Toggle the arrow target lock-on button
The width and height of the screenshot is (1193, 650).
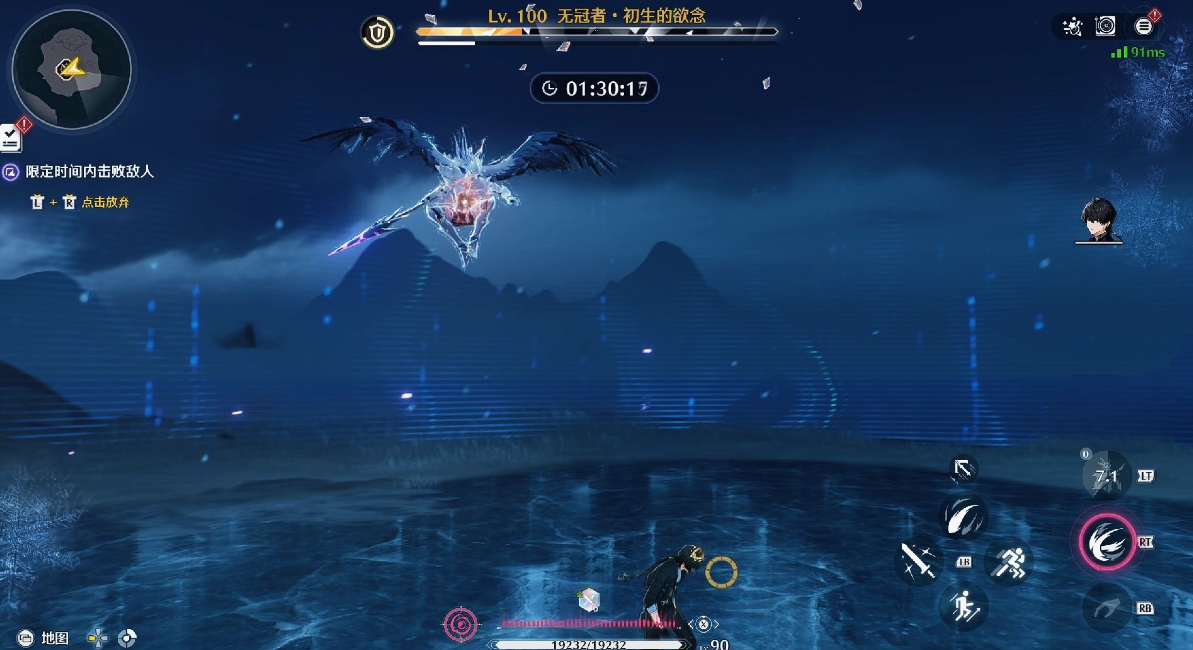point(962,469)
